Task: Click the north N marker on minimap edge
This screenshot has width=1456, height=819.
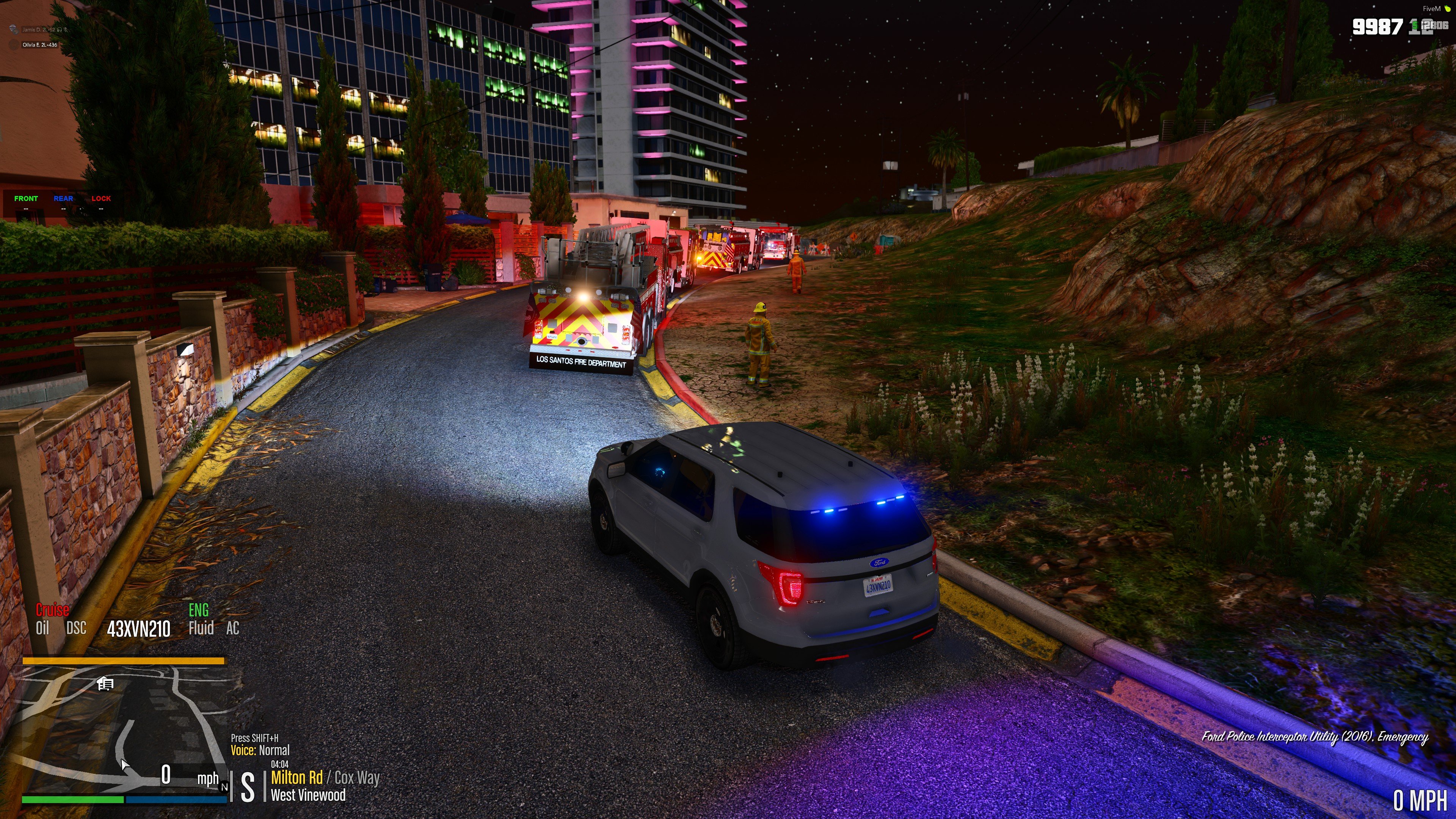Action: 224,787
